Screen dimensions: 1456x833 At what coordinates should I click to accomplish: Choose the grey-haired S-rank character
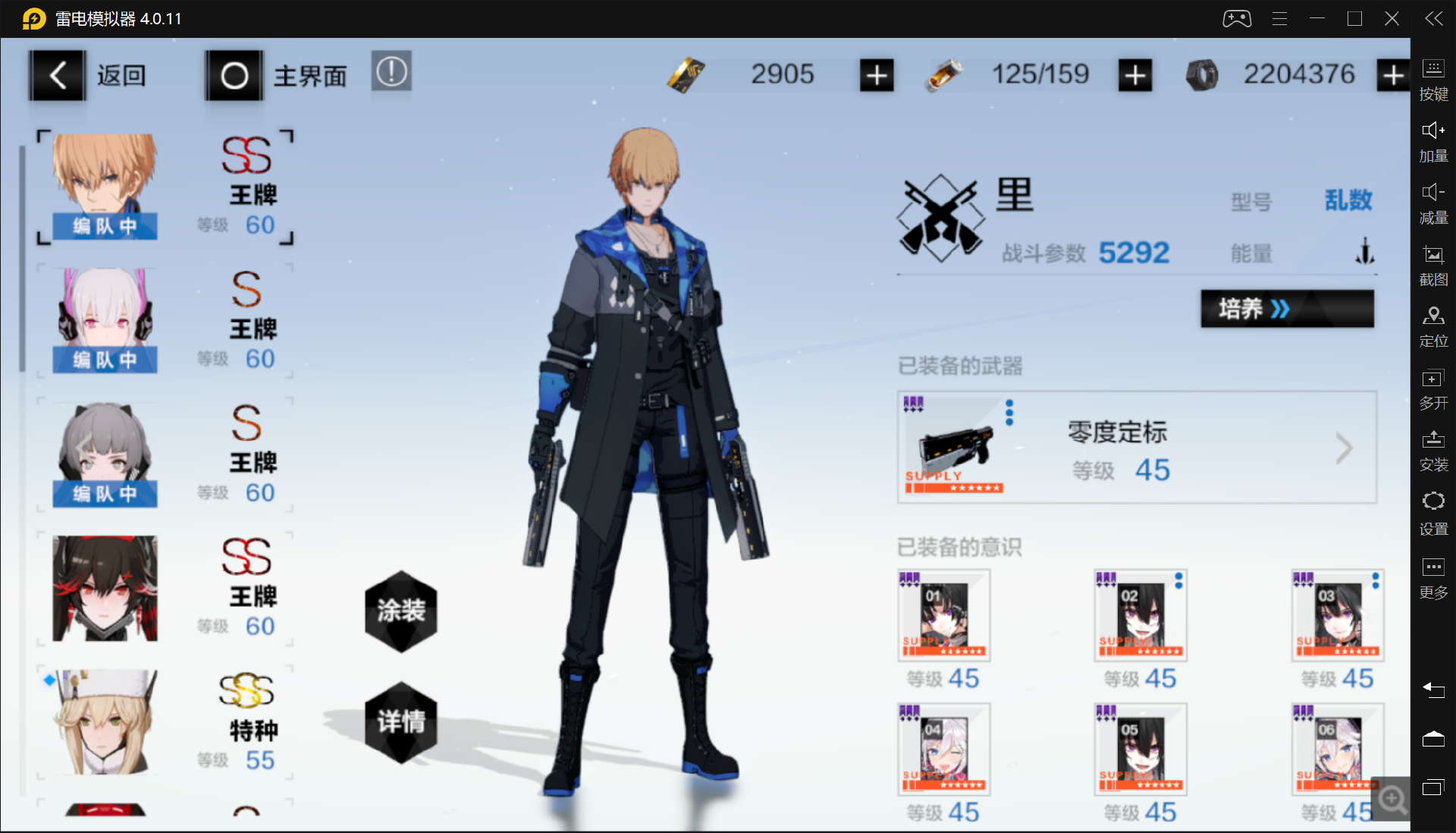click(105, 454)
